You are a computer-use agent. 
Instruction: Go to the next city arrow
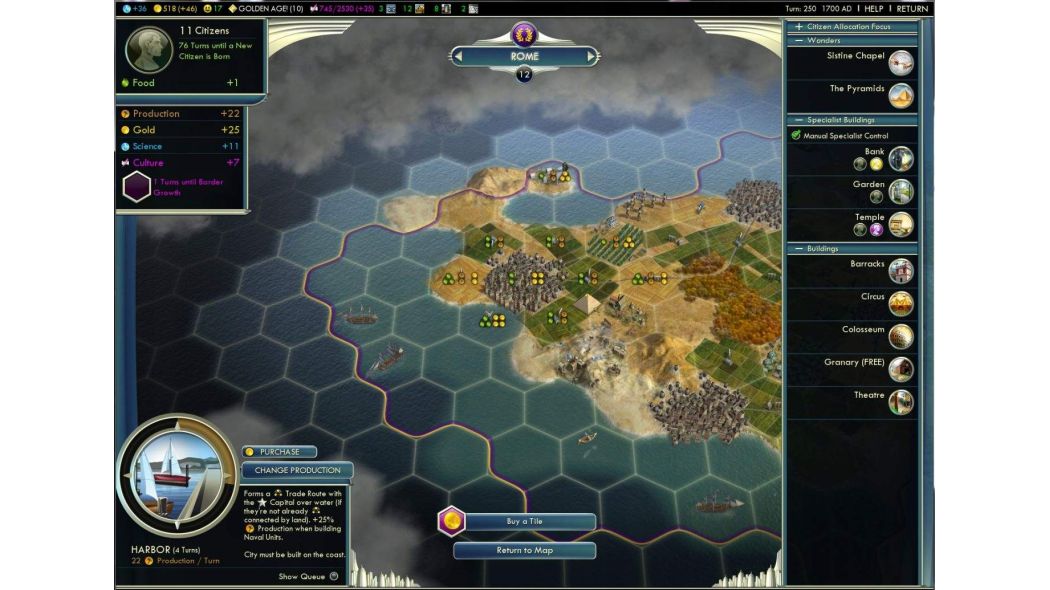pyautogui.click(x=590, y=57)
